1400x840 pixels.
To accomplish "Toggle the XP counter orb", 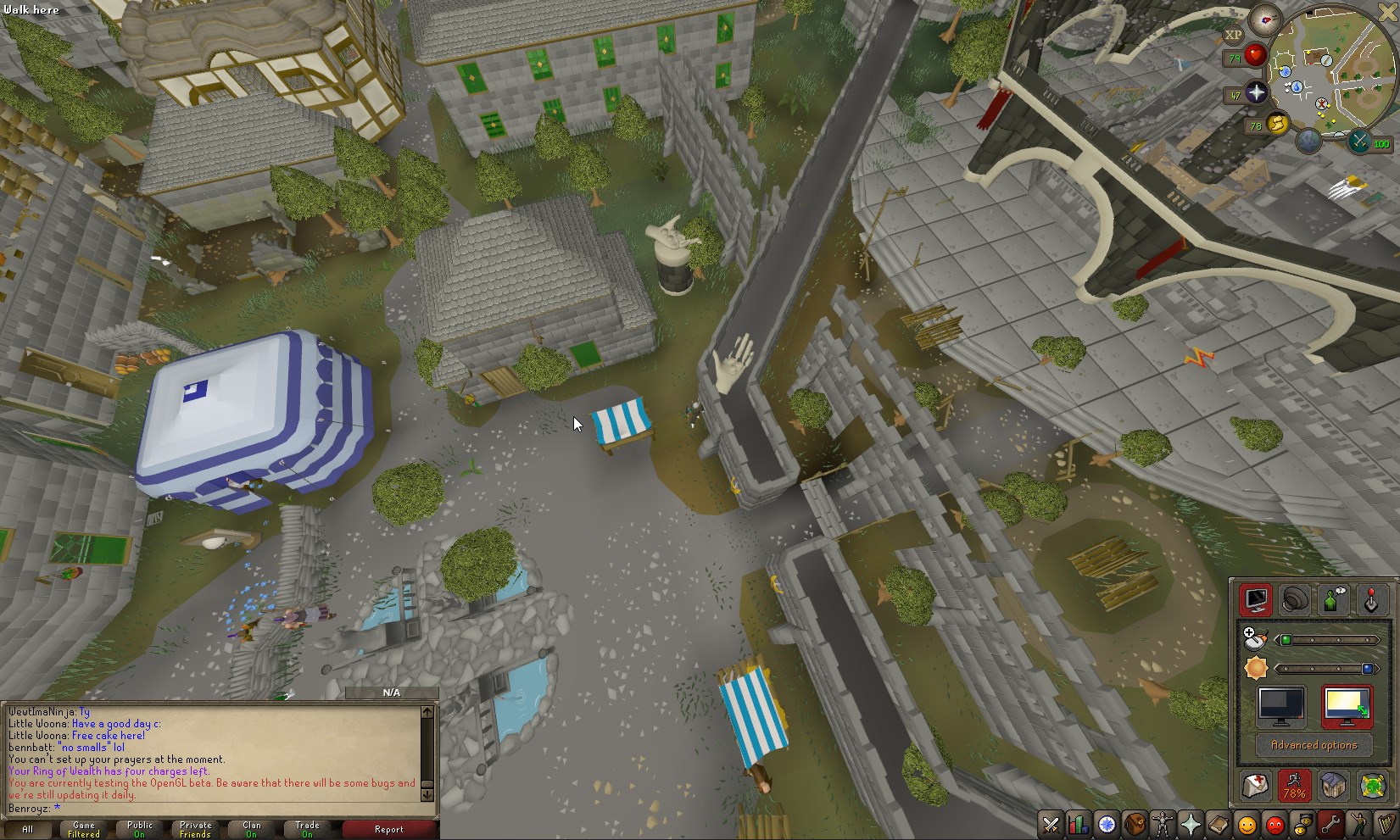I will pyautogui.click(x=1233, y=35).
